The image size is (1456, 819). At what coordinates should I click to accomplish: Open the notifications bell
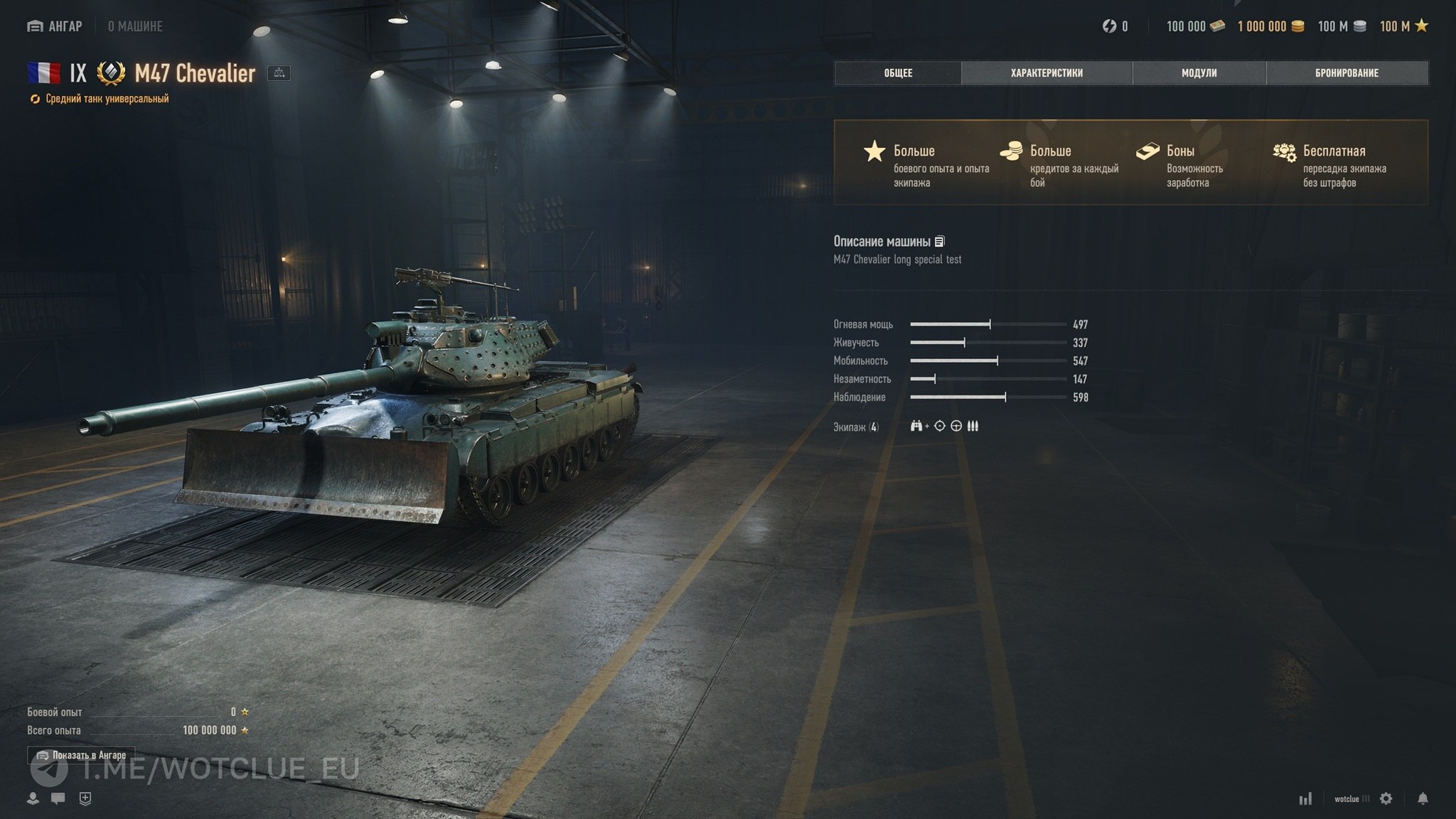1423,798
